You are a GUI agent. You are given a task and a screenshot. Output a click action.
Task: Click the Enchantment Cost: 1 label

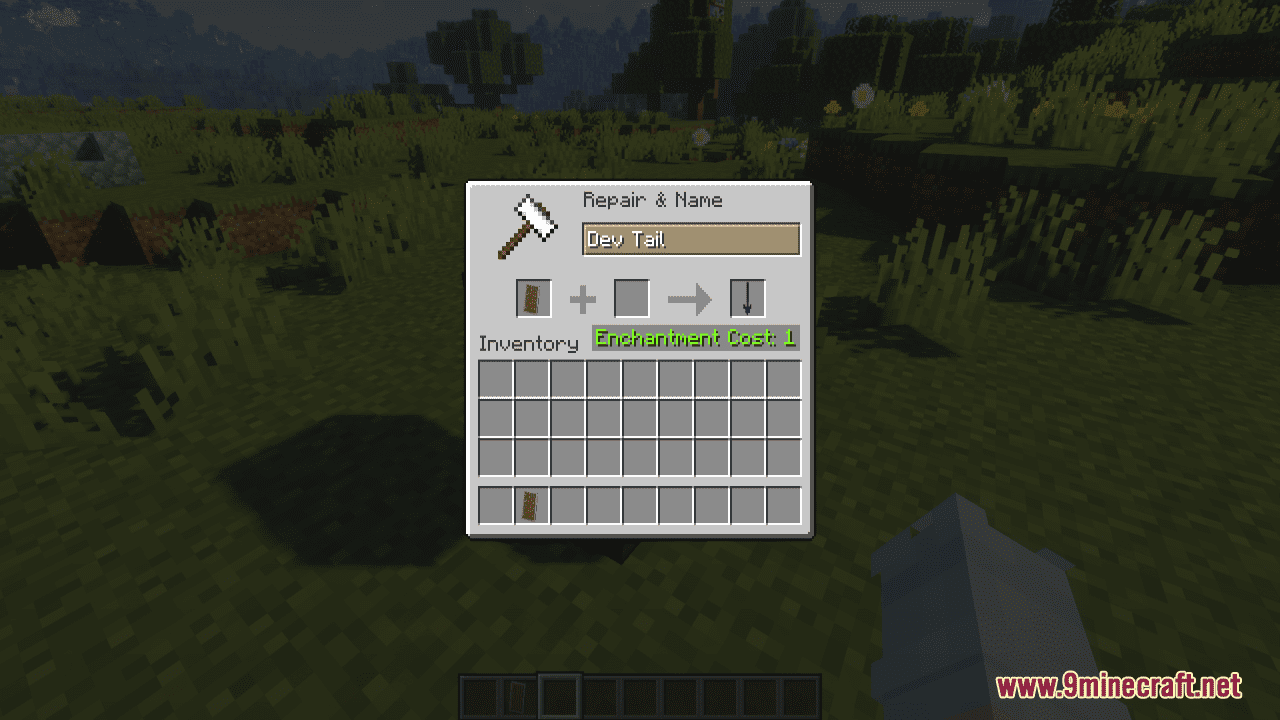(695, 338)
